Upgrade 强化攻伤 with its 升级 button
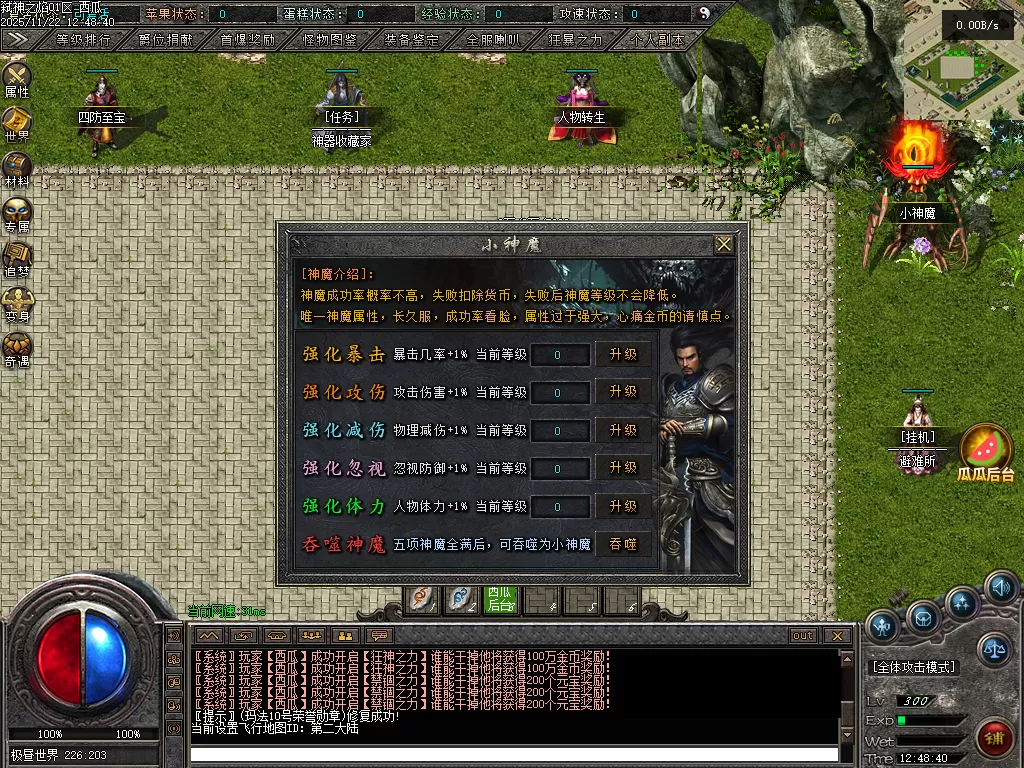The width and height of the screenshot is (1024, 768). (x=623, y=392)
